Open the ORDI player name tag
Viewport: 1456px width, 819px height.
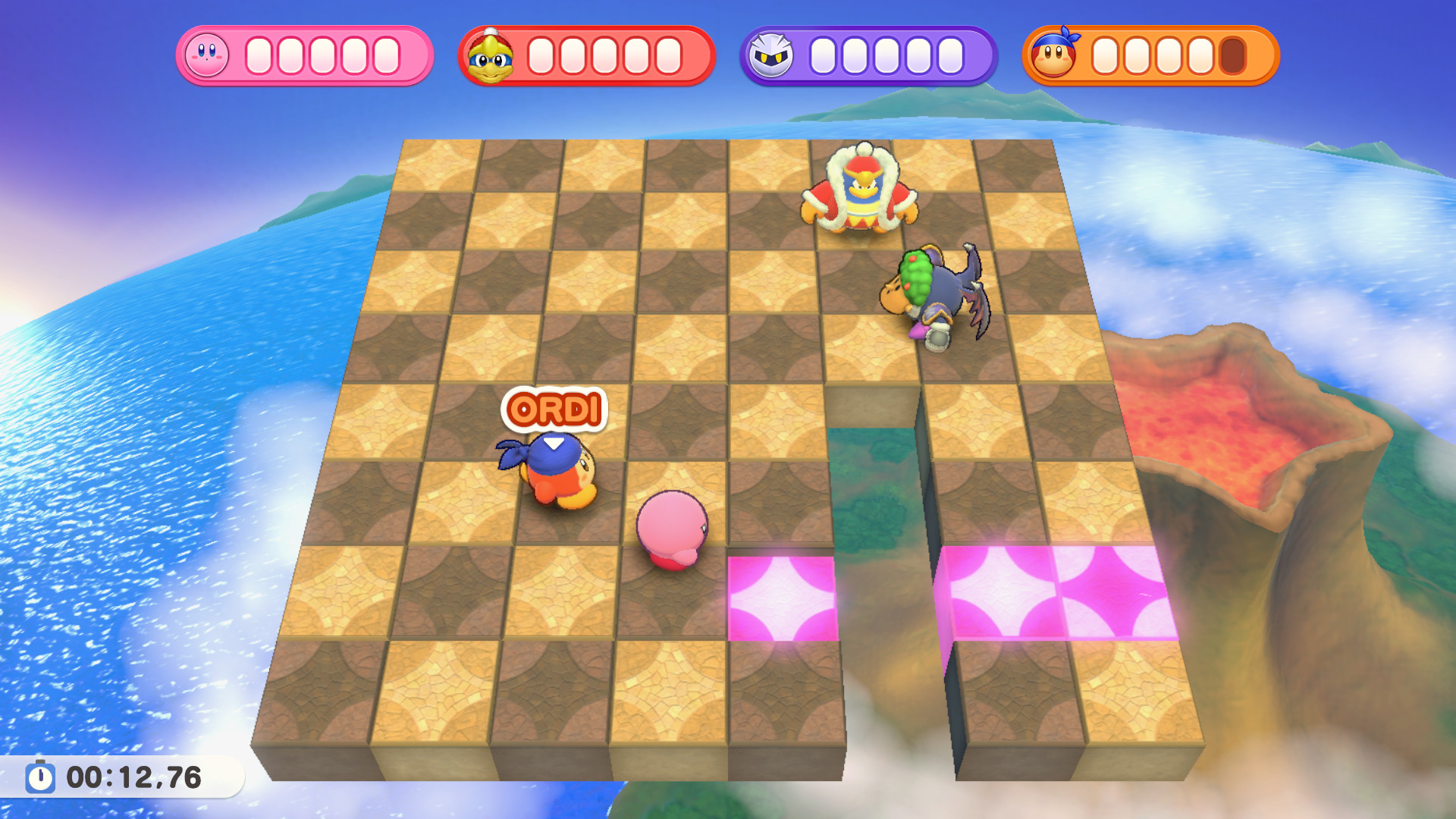554,410
